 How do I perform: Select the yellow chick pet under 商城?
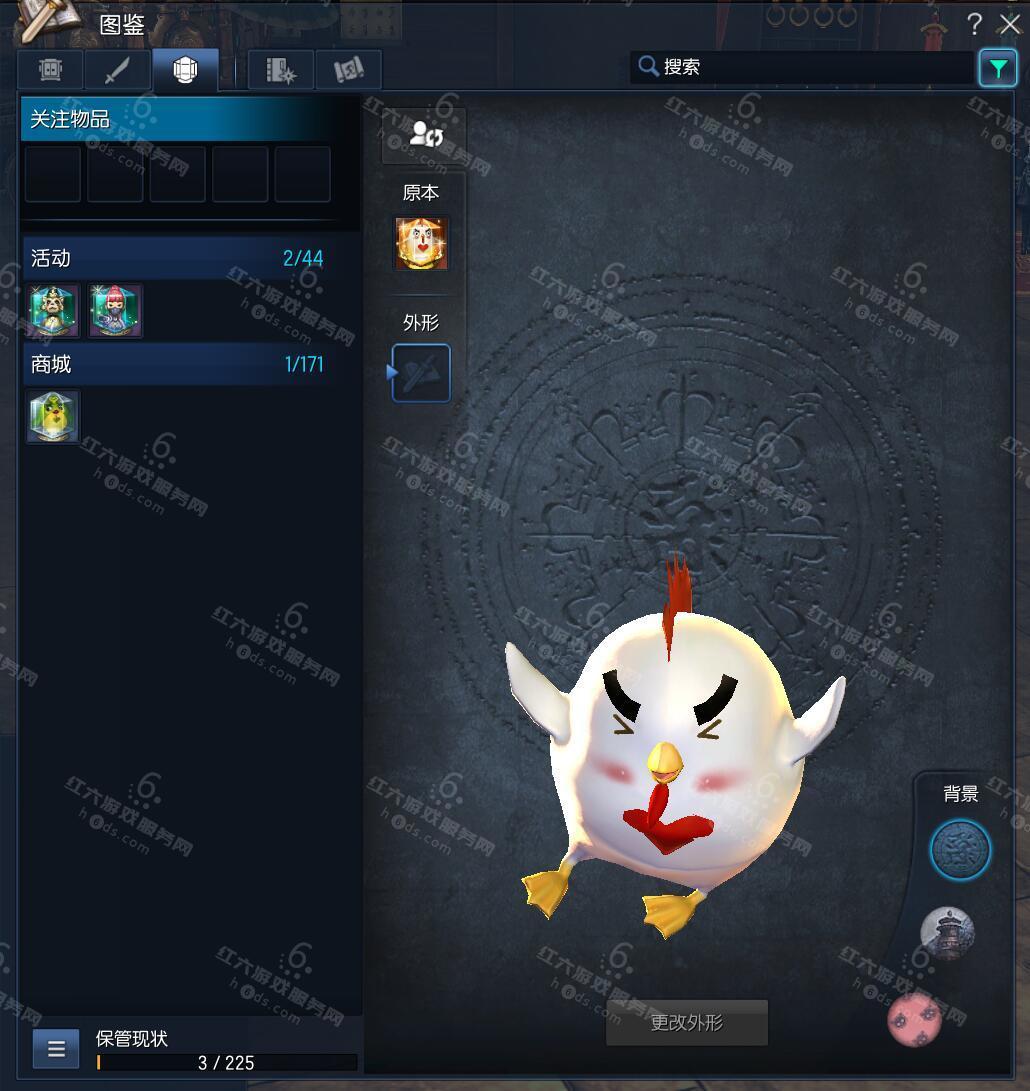(53, 416)
